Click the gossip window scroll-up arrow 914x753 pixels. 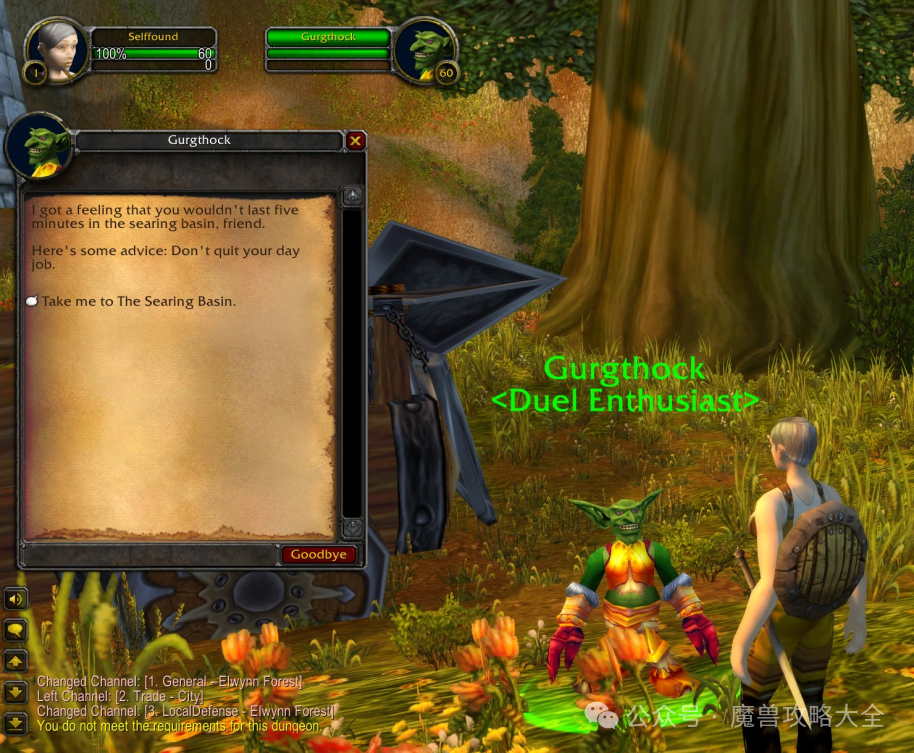[x=352, y=196]
